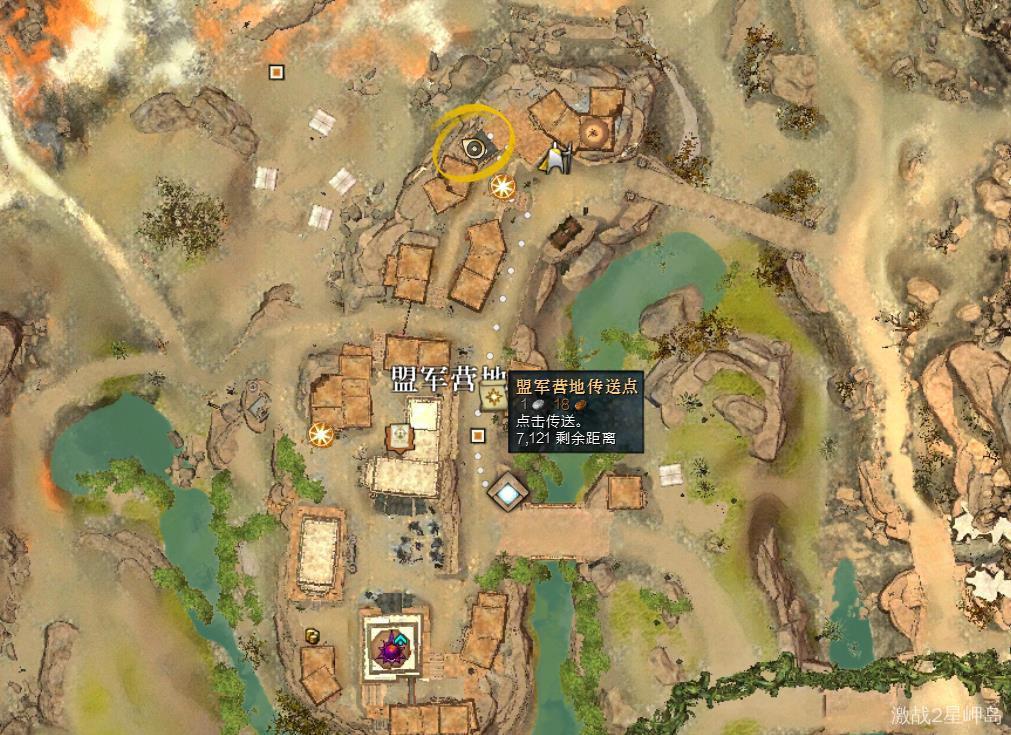Click the eye marker inside the yellow ring
The height and width of the screenshot is (735, 1011).
coord(474,150)
